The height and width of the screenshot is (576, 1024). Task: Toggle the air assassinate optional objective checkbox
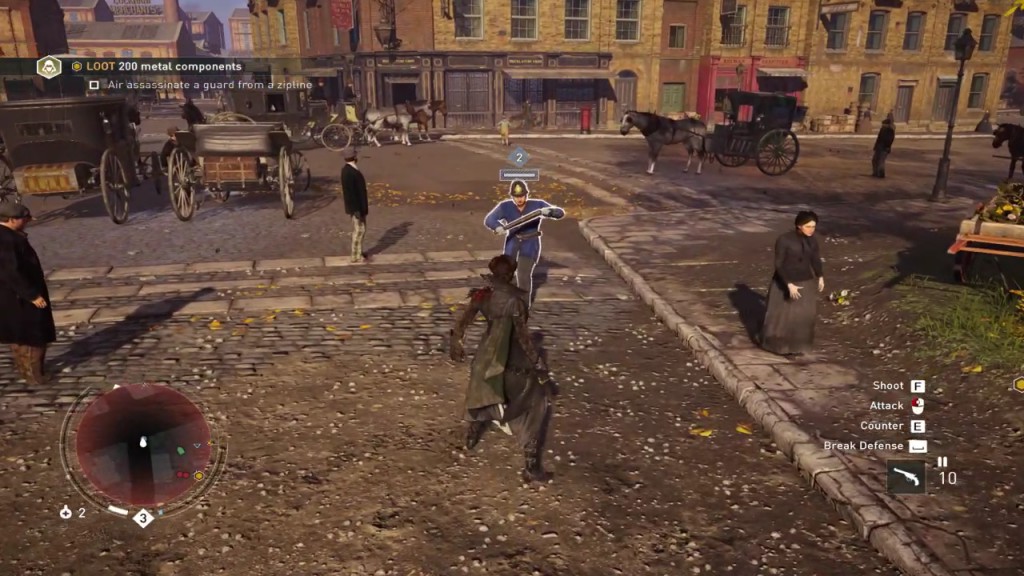[94, 85]
